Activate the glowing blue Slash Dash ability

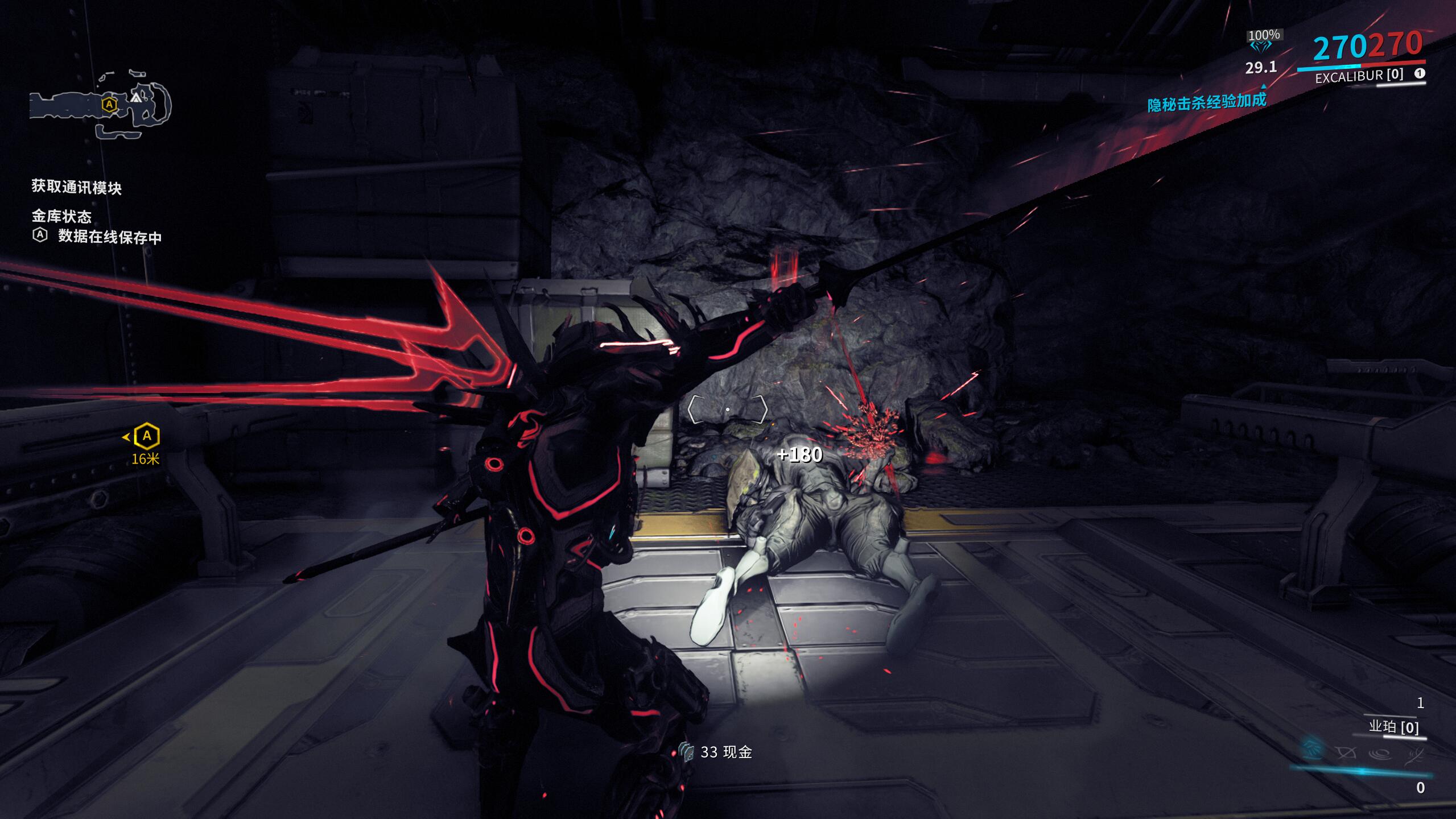[1311, 750]
